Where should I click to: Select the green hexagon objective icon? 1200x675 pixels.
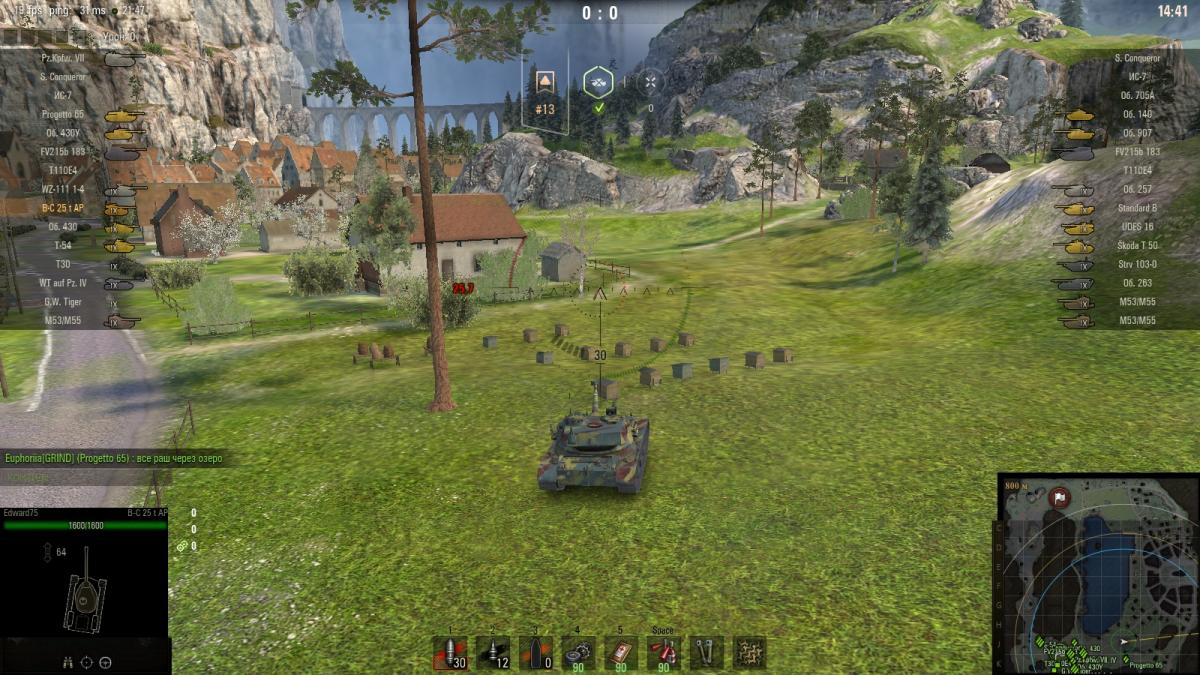(x=598, y=83)
